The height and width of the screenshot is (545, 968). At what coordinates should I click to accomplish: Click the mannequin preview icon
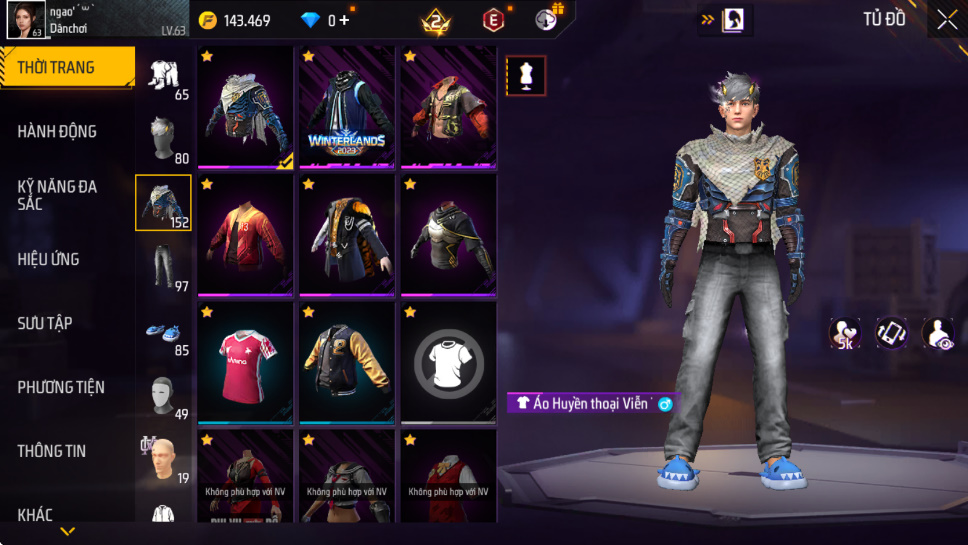point(526,75)
